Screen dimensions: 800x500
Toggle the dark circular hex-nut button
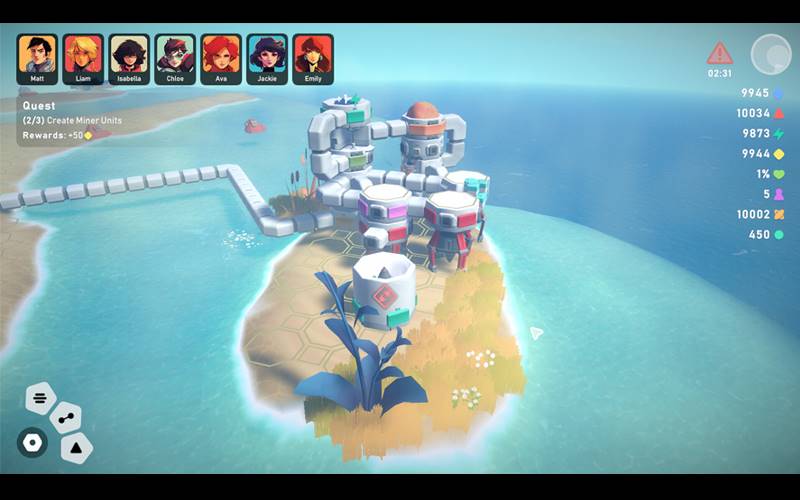pos(32,442)
